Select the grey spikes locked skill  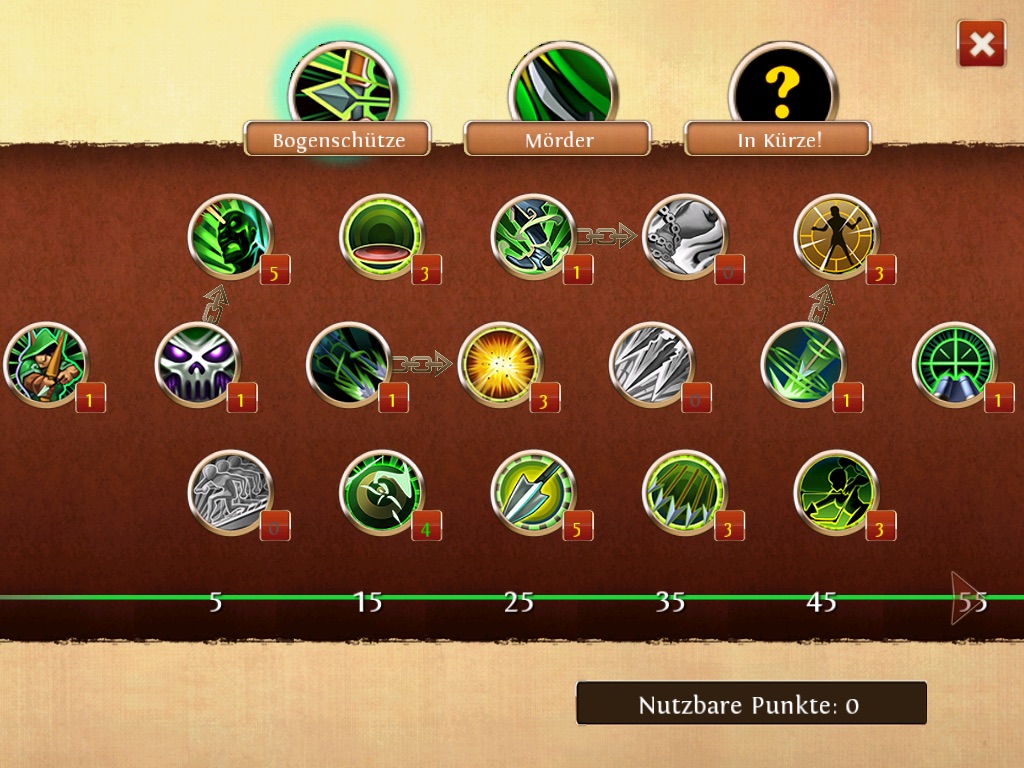pyautogui.click(x=651, y=364)
